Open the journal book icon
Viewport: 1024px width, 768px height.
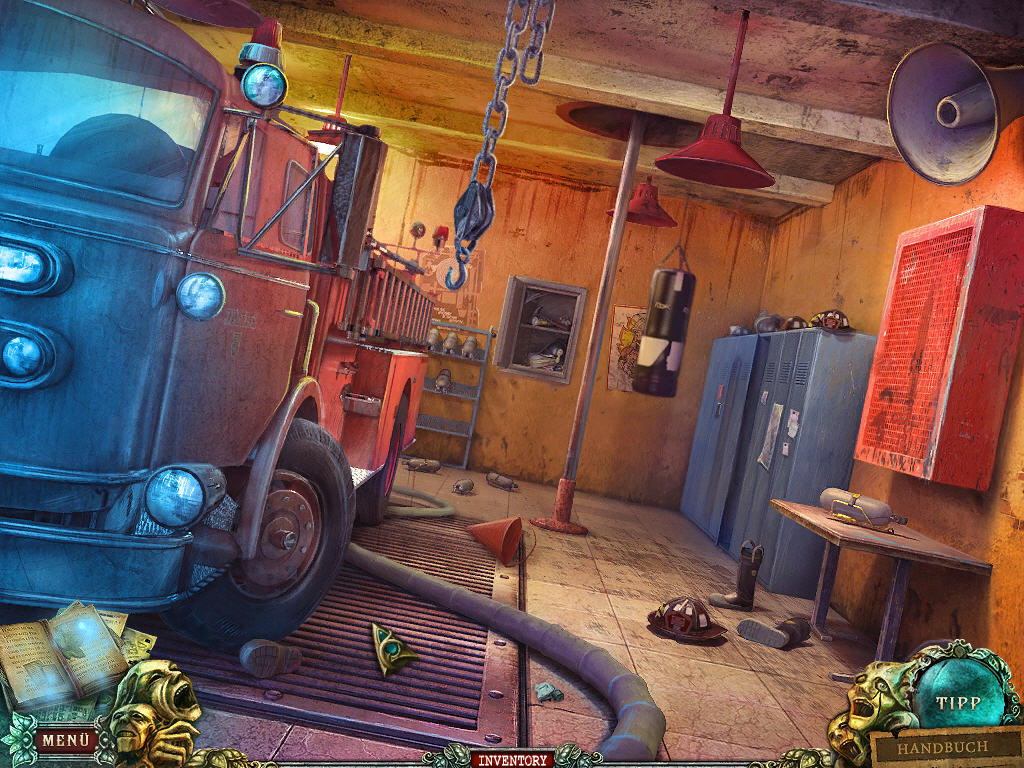pos(60,656)
